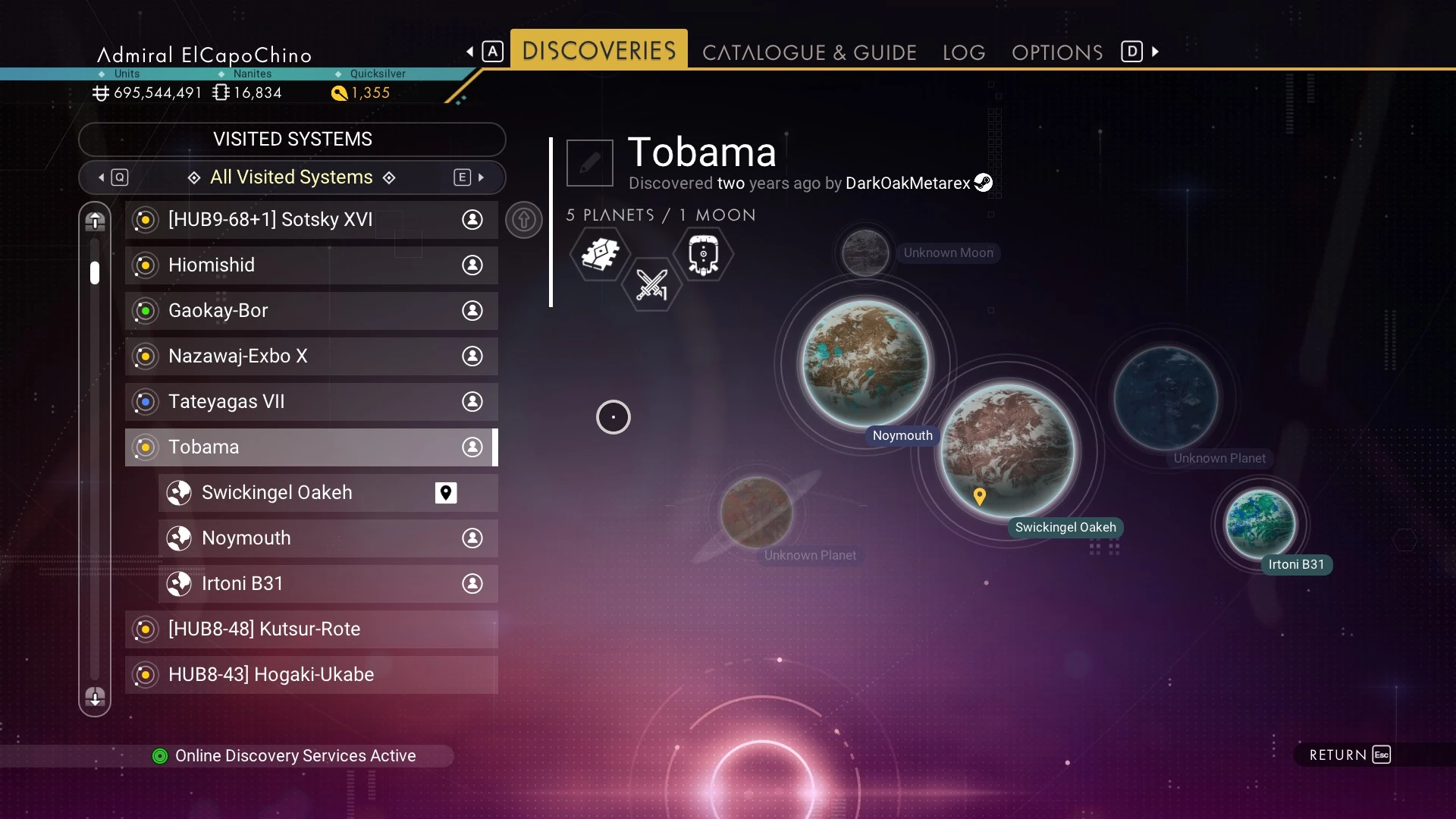Go to the Options tab
Viewport: 1456px width, 819px height.
click(1057, 52)
